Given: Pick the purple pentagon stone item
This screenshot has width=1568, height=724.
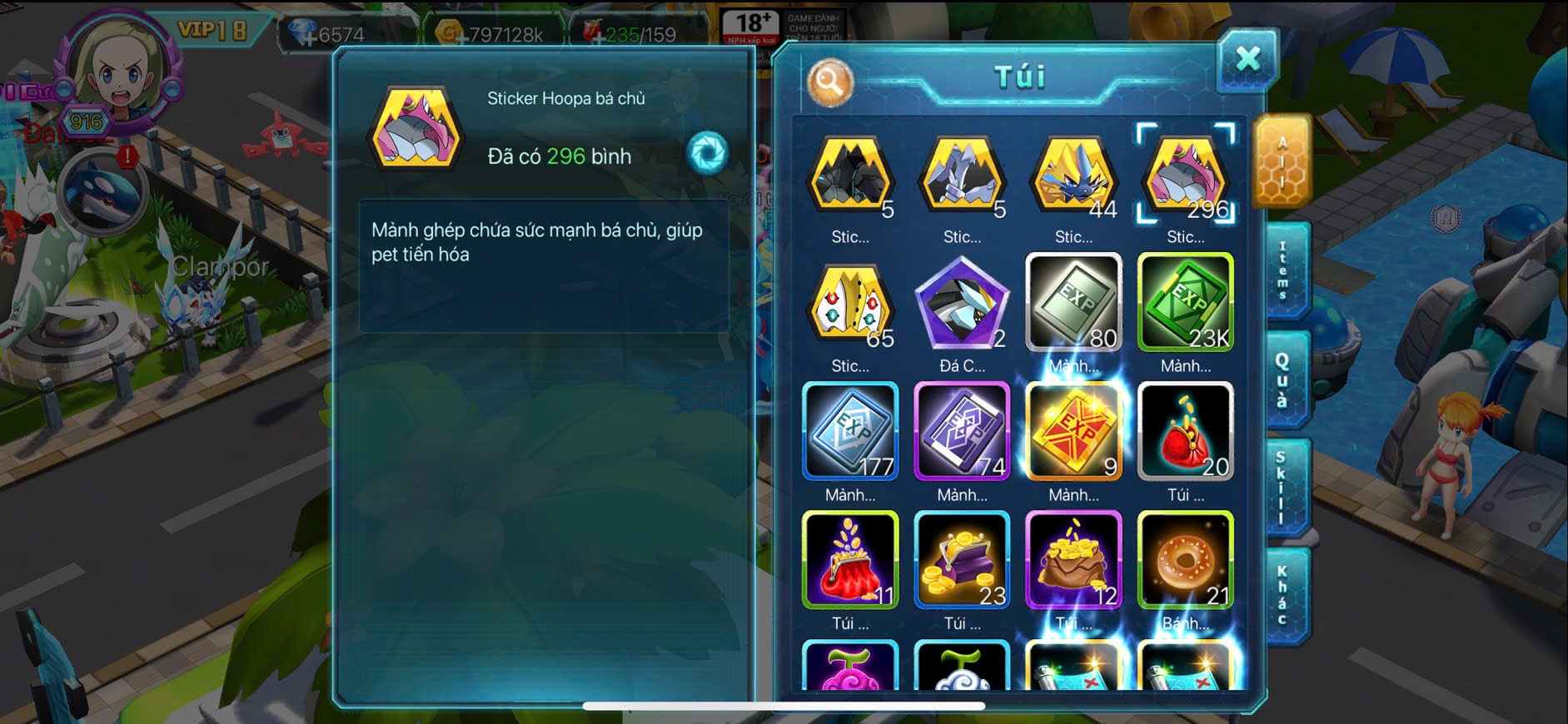Looking at the screenshot, I should tap(962, 305).
